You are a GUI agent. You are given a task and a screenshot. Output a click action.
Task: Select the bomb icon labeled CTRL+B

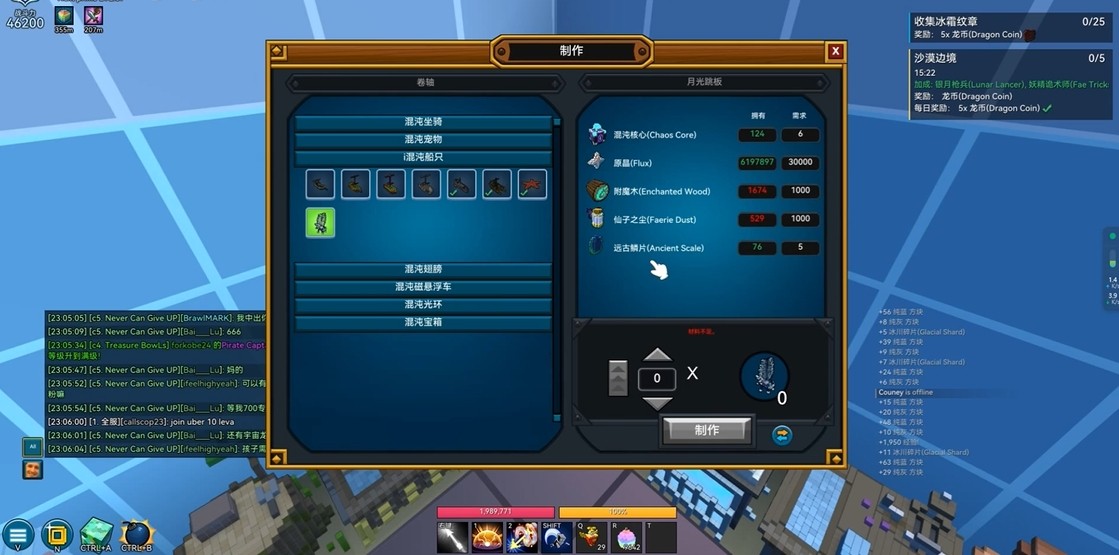pyautogui.click(x=136, y=533)
